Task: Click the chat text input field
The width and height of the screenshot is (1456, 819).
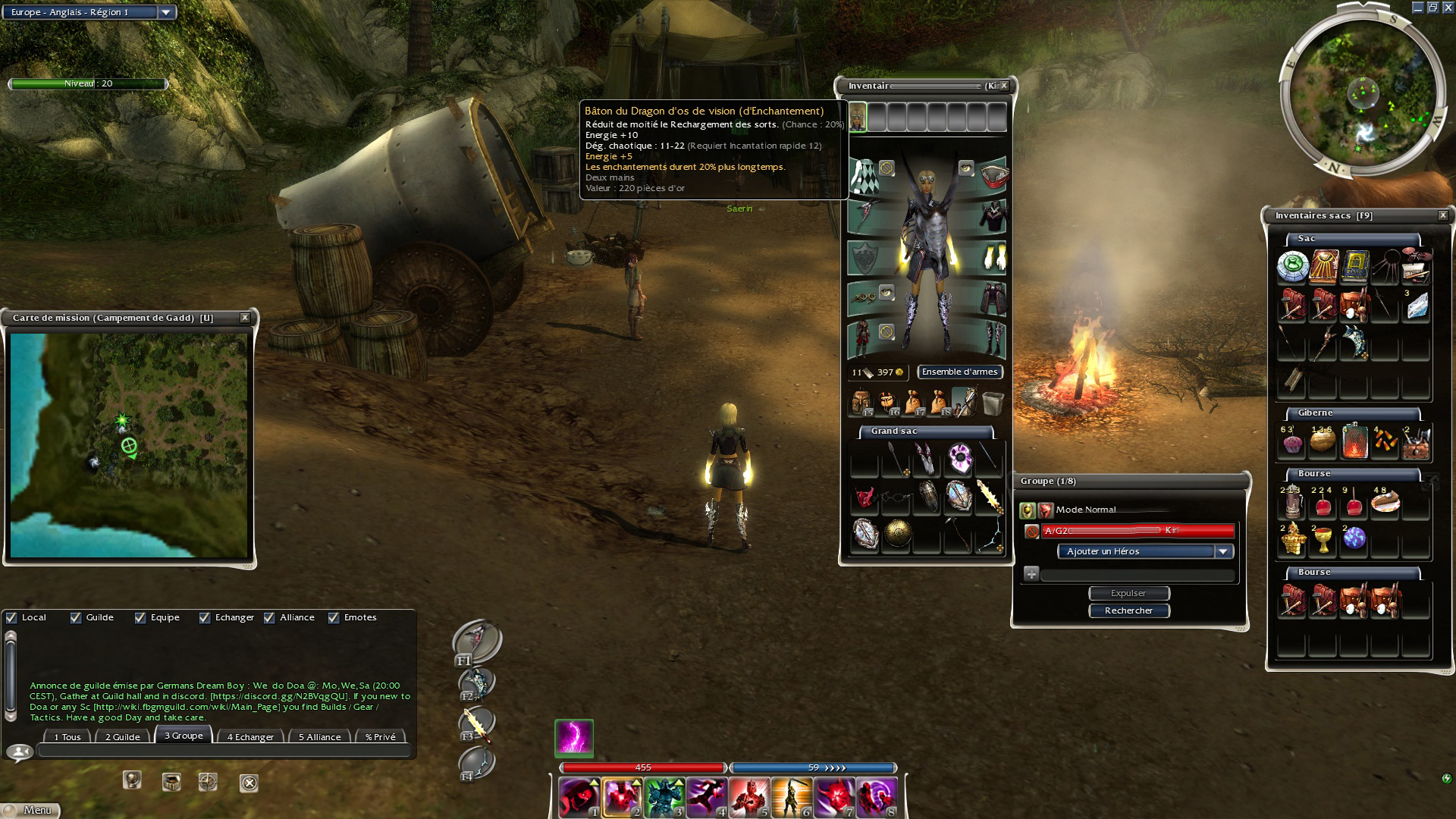Action: [224, 751]
